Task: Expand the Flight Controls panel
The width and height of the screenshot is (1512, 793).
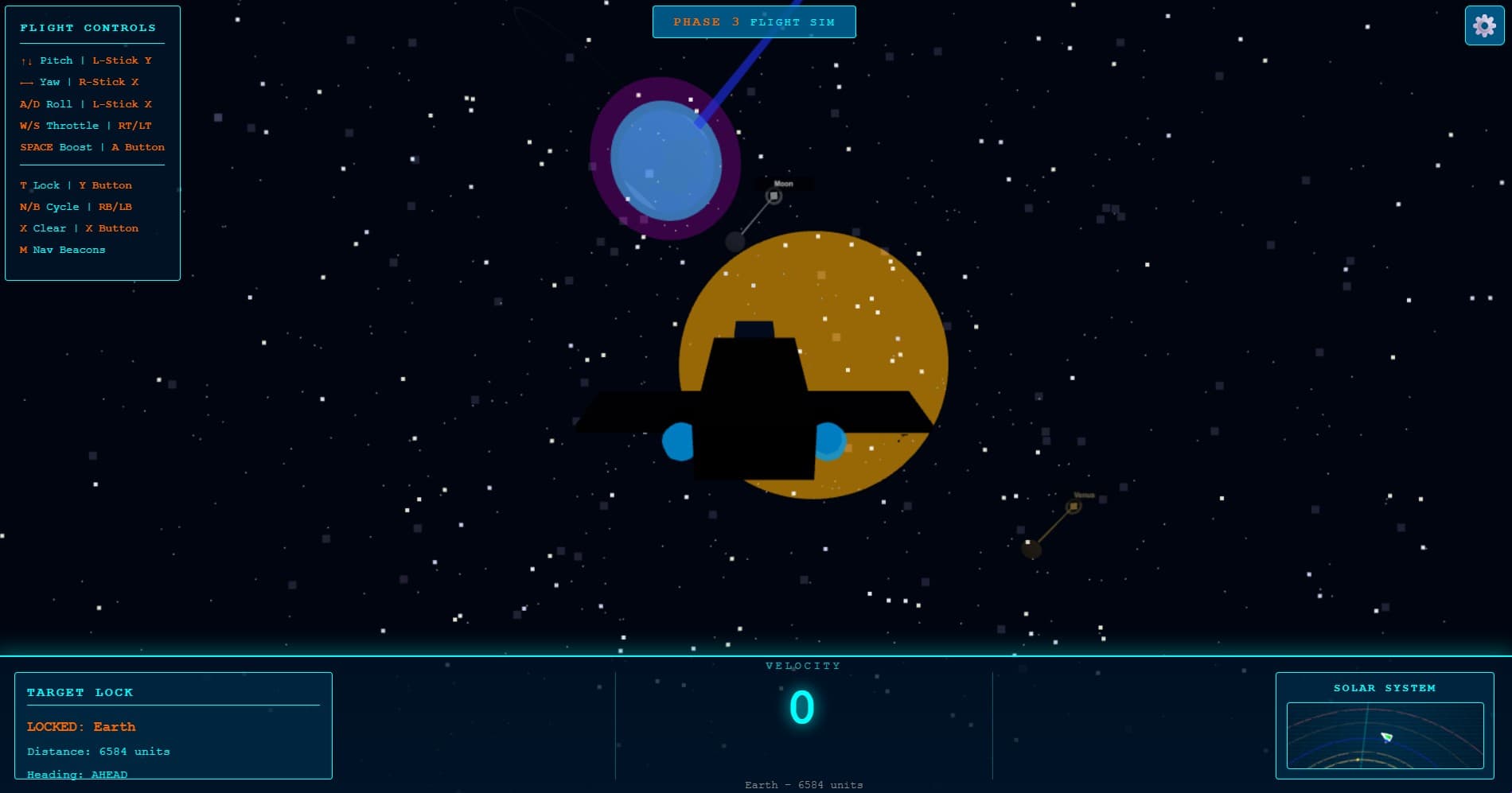Action: (88, 27)
